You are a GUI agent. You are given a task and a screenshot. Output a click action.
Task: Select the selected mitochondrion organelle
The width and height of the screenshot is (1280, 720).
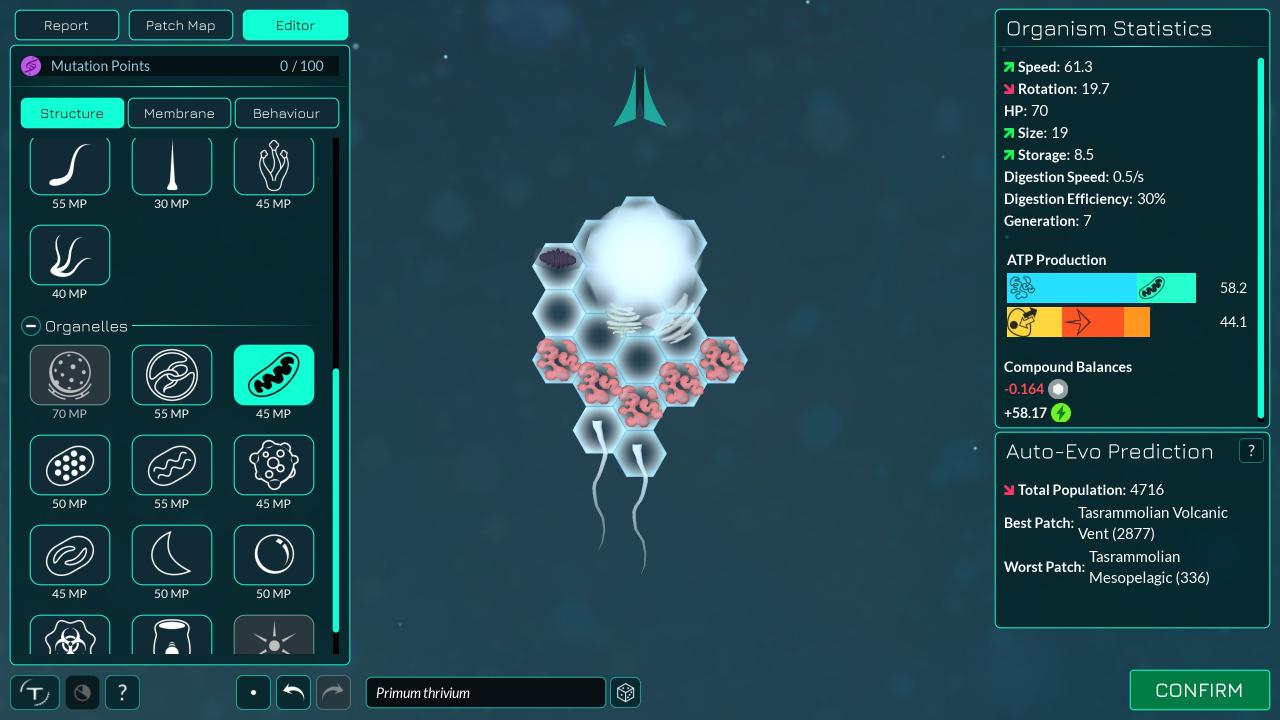click(x=274, y=375)
